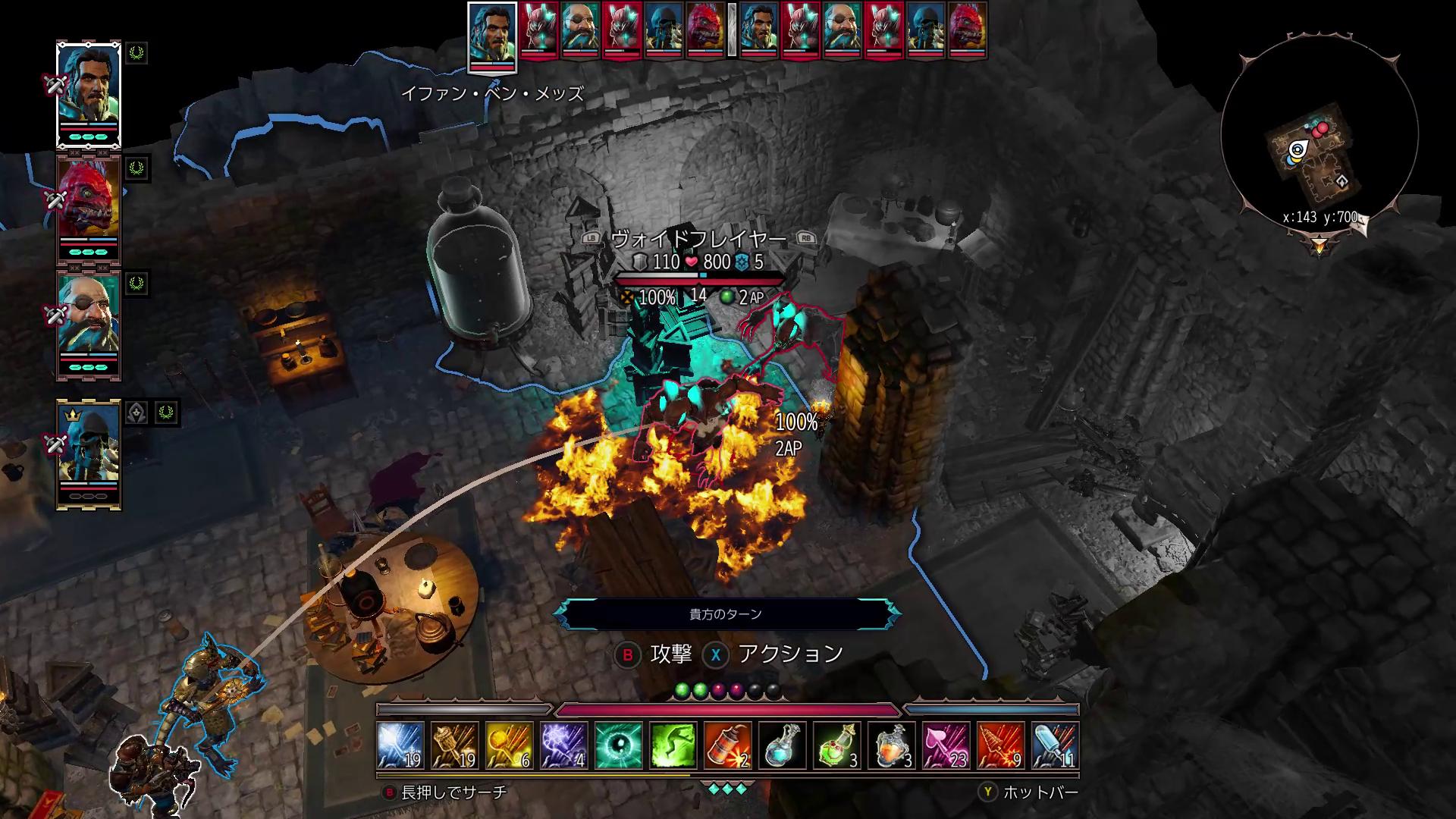Image resolution: width=1456 pixels, height=819 pixels.
Task: Select the yellow orb arrow slot
Action: click(510, 745)
